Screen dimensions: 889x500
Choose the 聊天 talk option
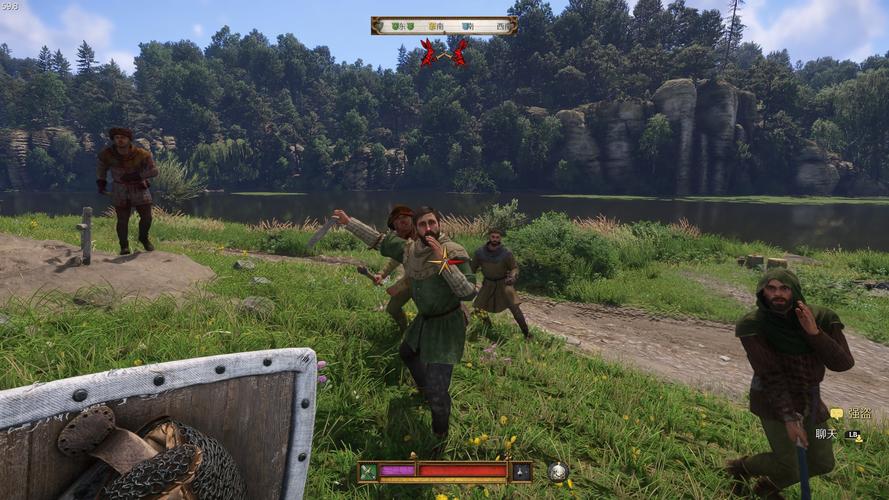pos(826,434)
